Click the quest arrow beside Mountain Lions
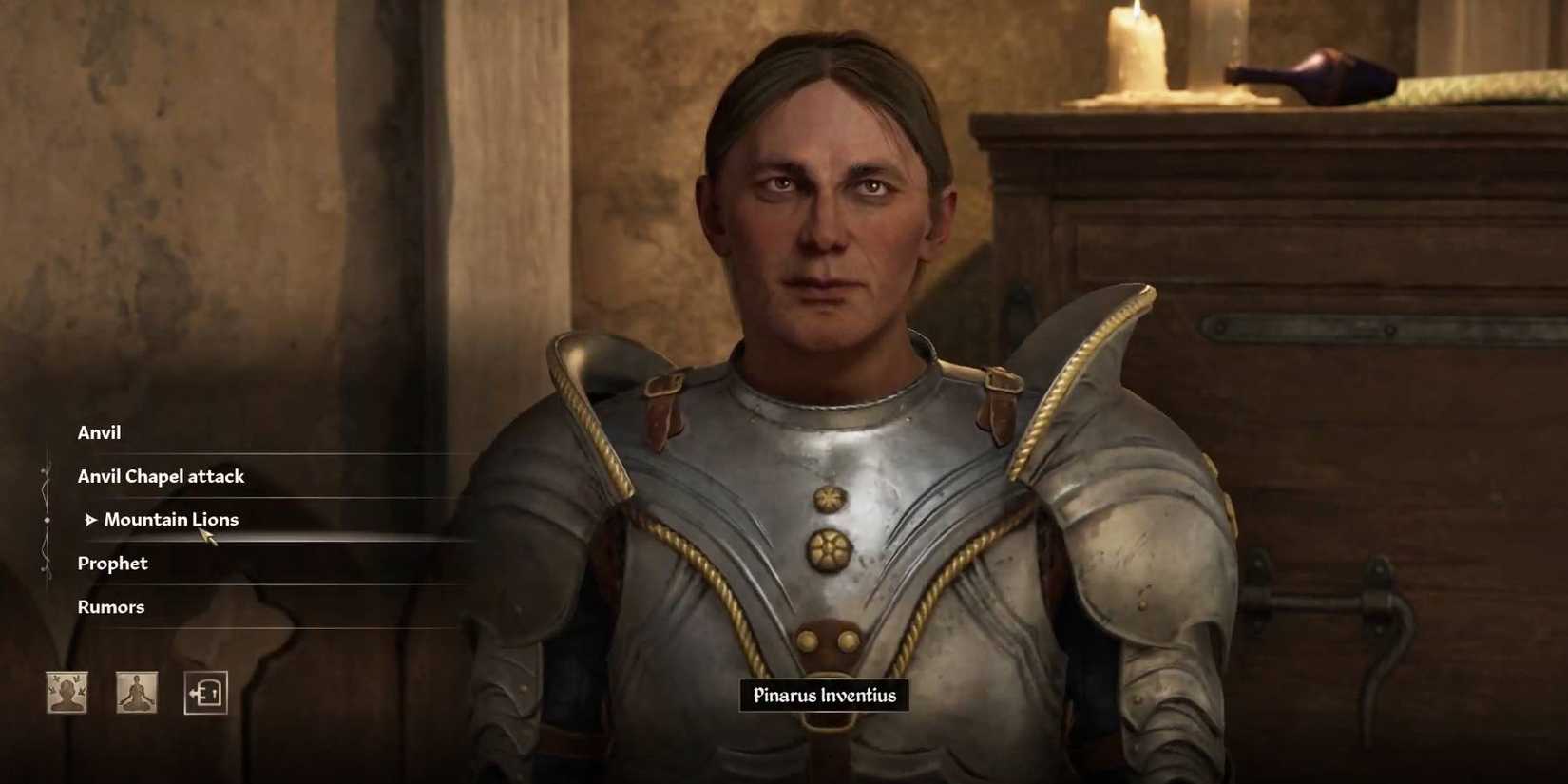The height and width of the screenshot is (784, 1568). 91,519
